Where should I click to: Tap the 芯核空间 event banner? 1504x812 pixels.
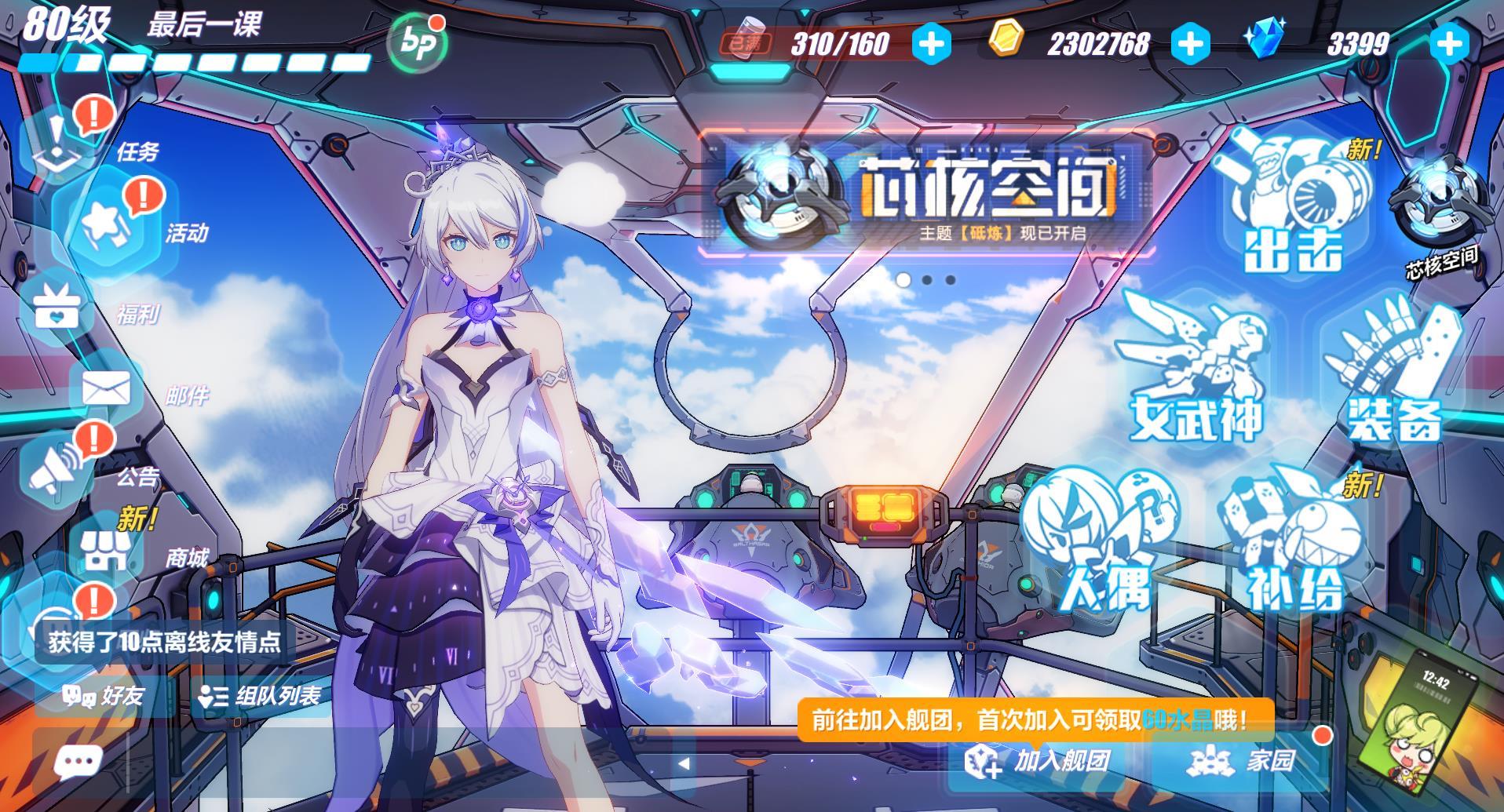(926, 196)
